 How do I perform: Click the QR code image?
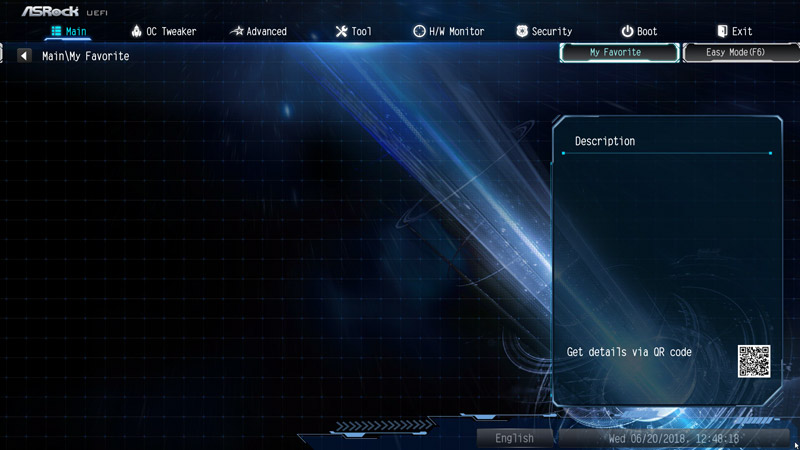(x=754, y=360)
